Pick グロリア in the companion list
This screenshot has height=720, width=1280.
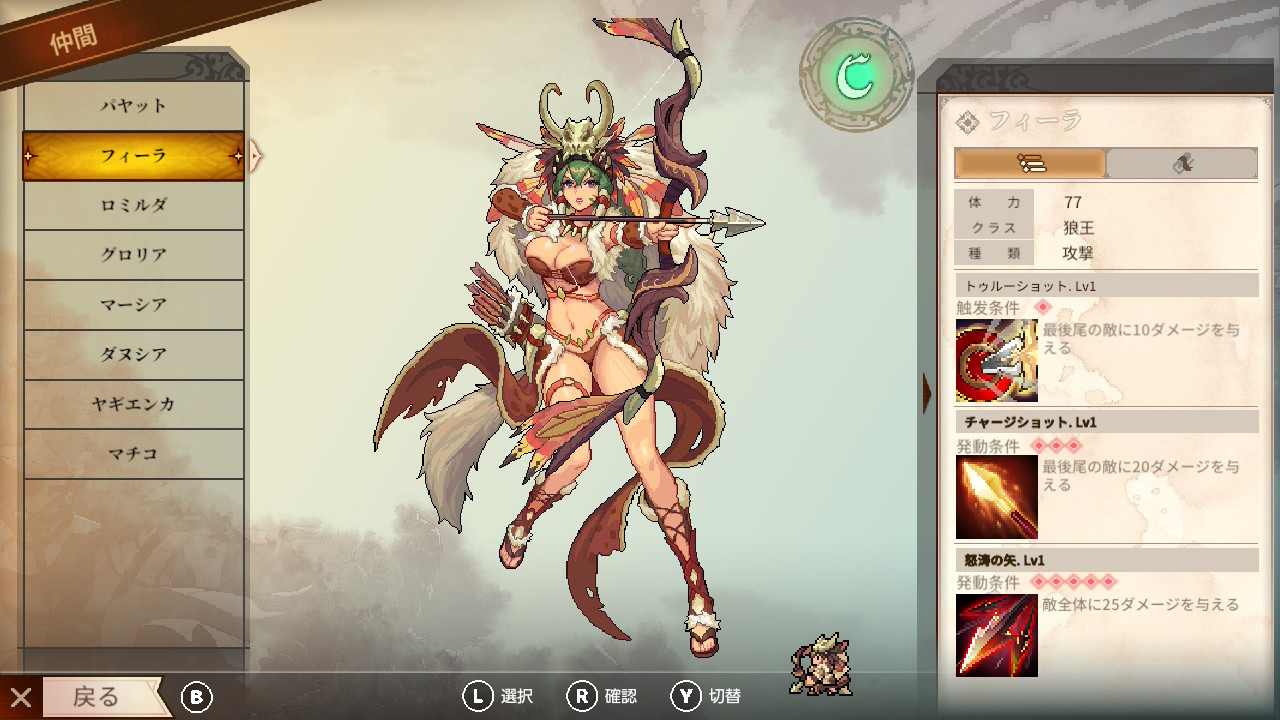133,255
